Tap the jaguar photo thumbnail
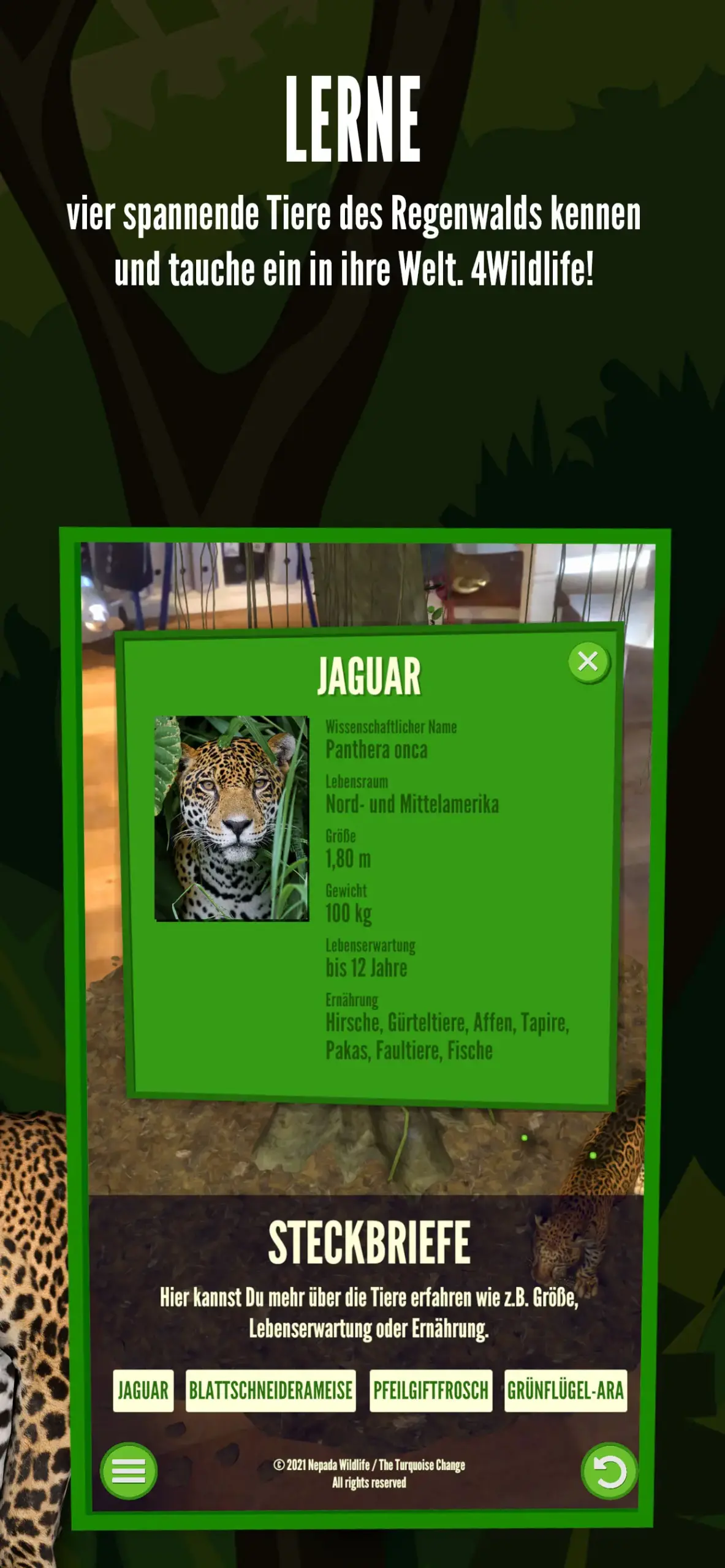This screenshot has width=725, height=1568. coord(232,818)
